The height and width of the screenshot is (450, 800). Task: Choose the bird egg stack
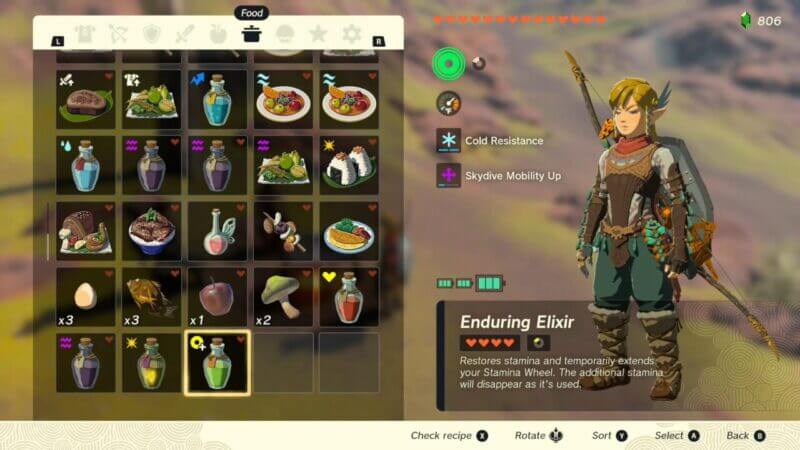pyautogui.click(x=84, y=296)
